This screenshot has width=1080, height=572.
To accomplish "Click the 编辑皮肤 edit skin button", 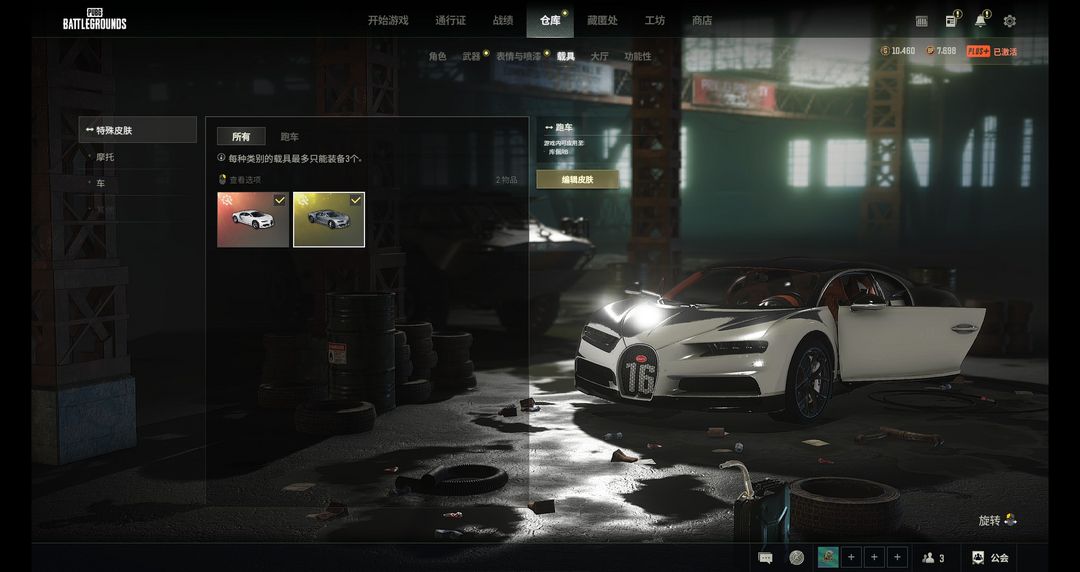I will point(577,179).
